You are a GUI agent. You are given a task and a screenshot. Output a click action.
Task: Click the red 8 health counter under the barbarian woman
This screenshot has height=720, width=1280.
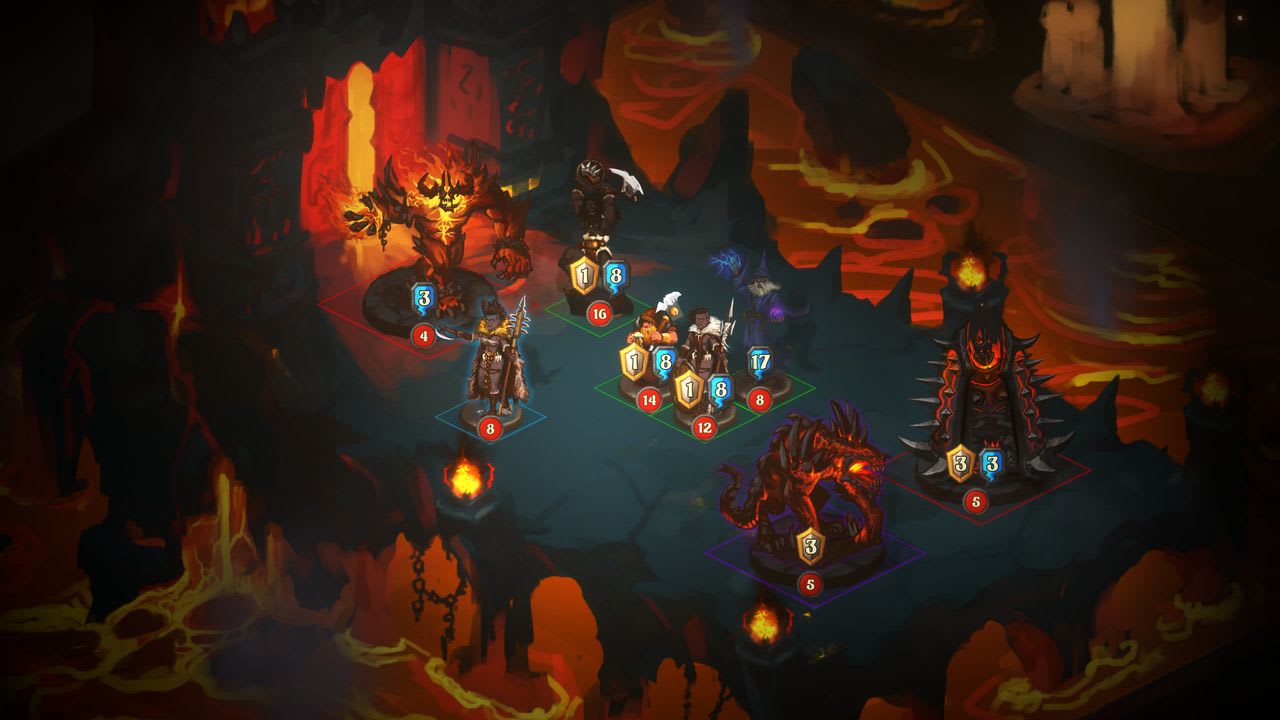pos(489,430)
